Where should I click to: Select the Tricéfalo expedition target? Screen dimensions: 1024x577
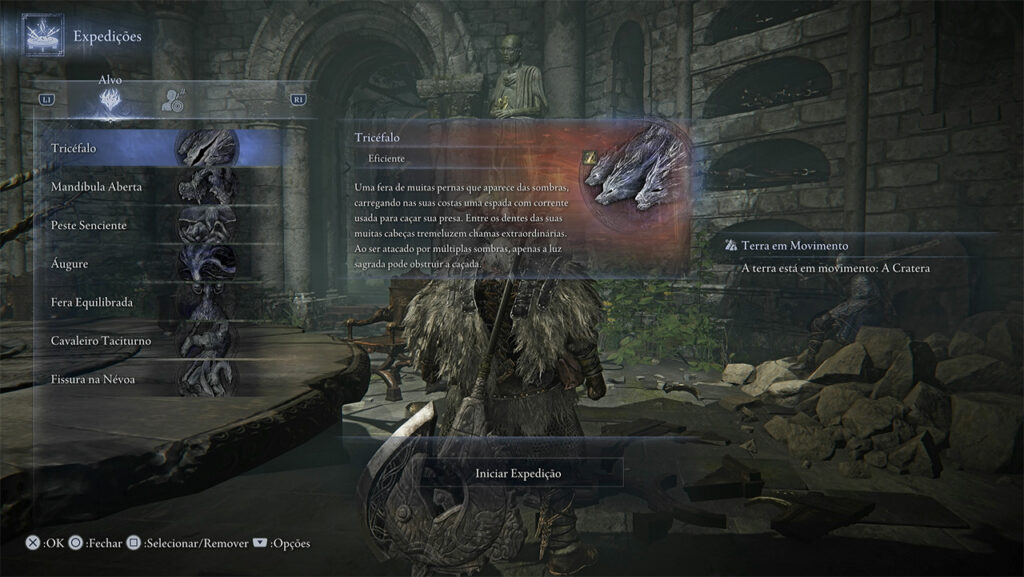point(150,149)
